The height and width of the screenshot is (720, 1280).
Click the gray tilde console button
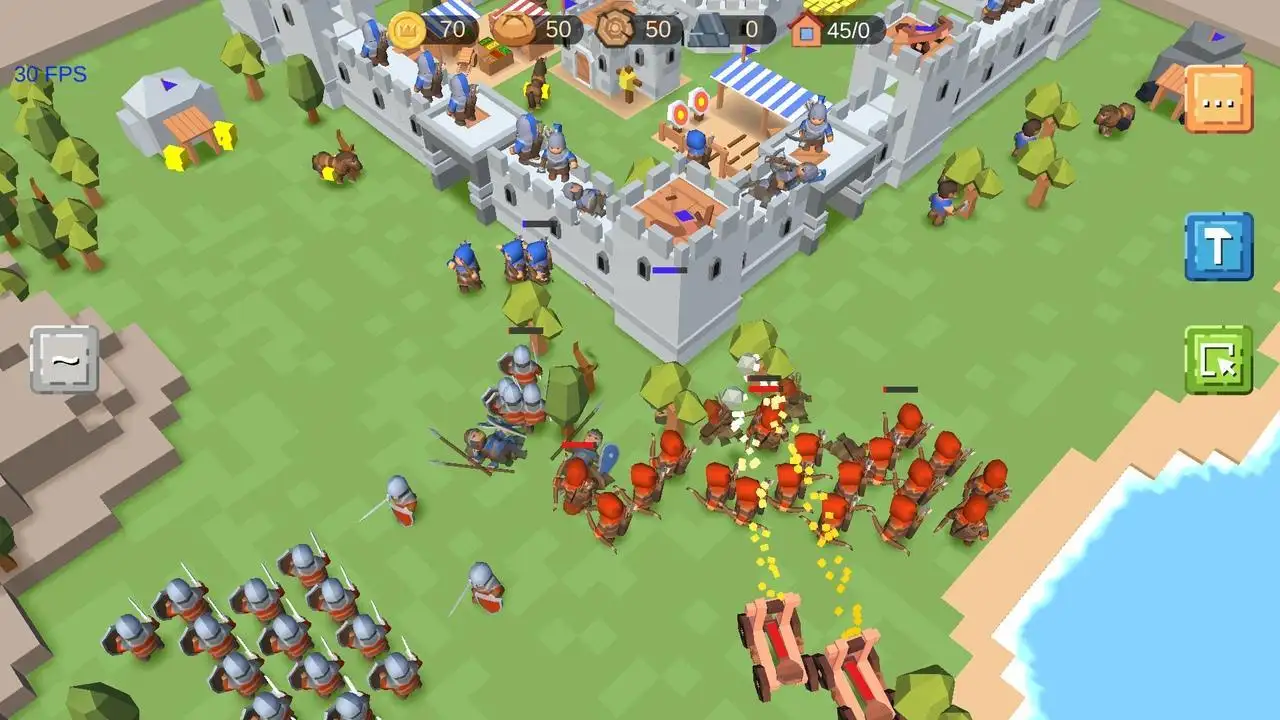pos(65,359)
